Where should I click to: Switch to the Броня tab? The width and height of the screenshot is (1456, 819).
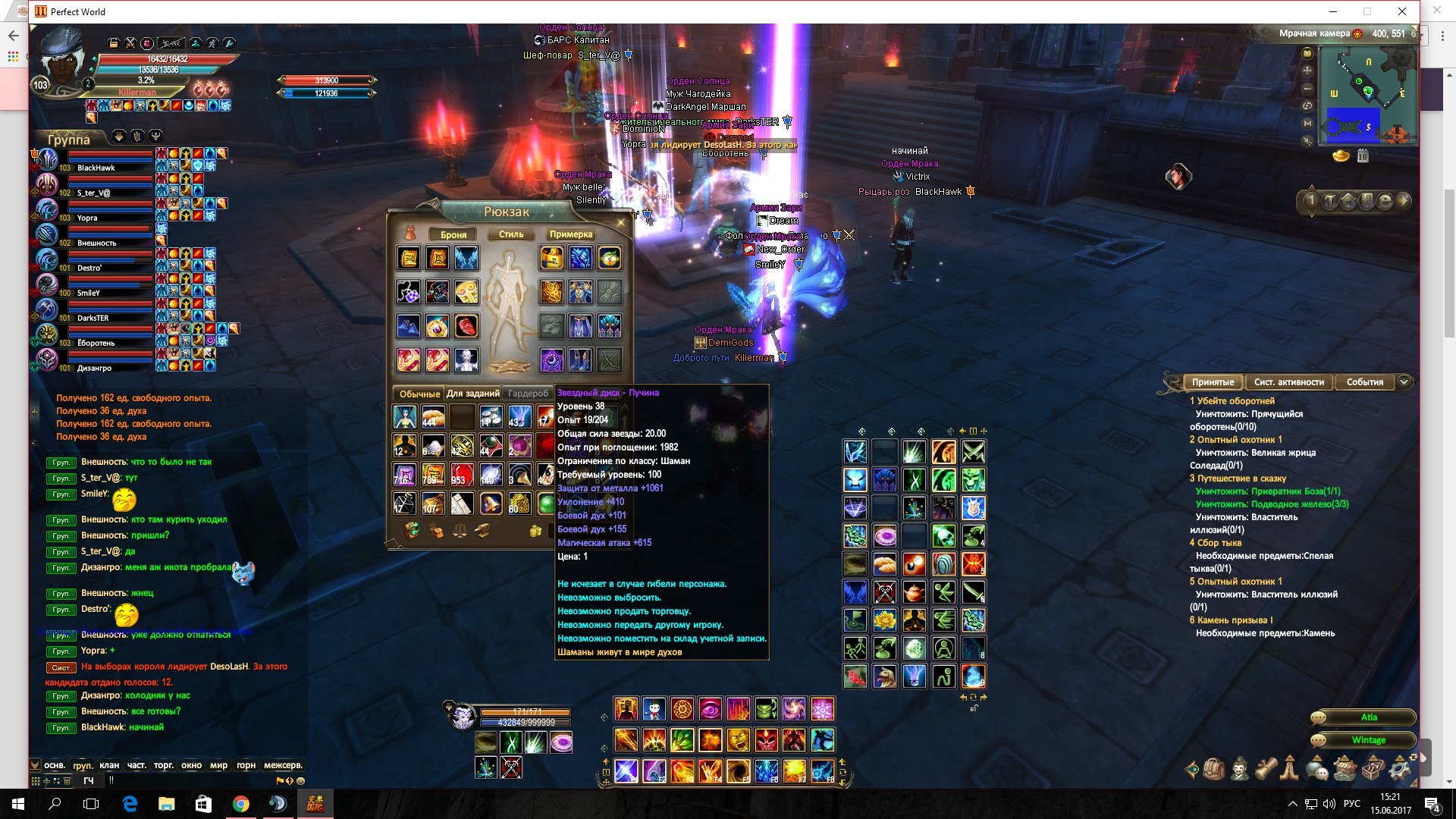(453, 234)
